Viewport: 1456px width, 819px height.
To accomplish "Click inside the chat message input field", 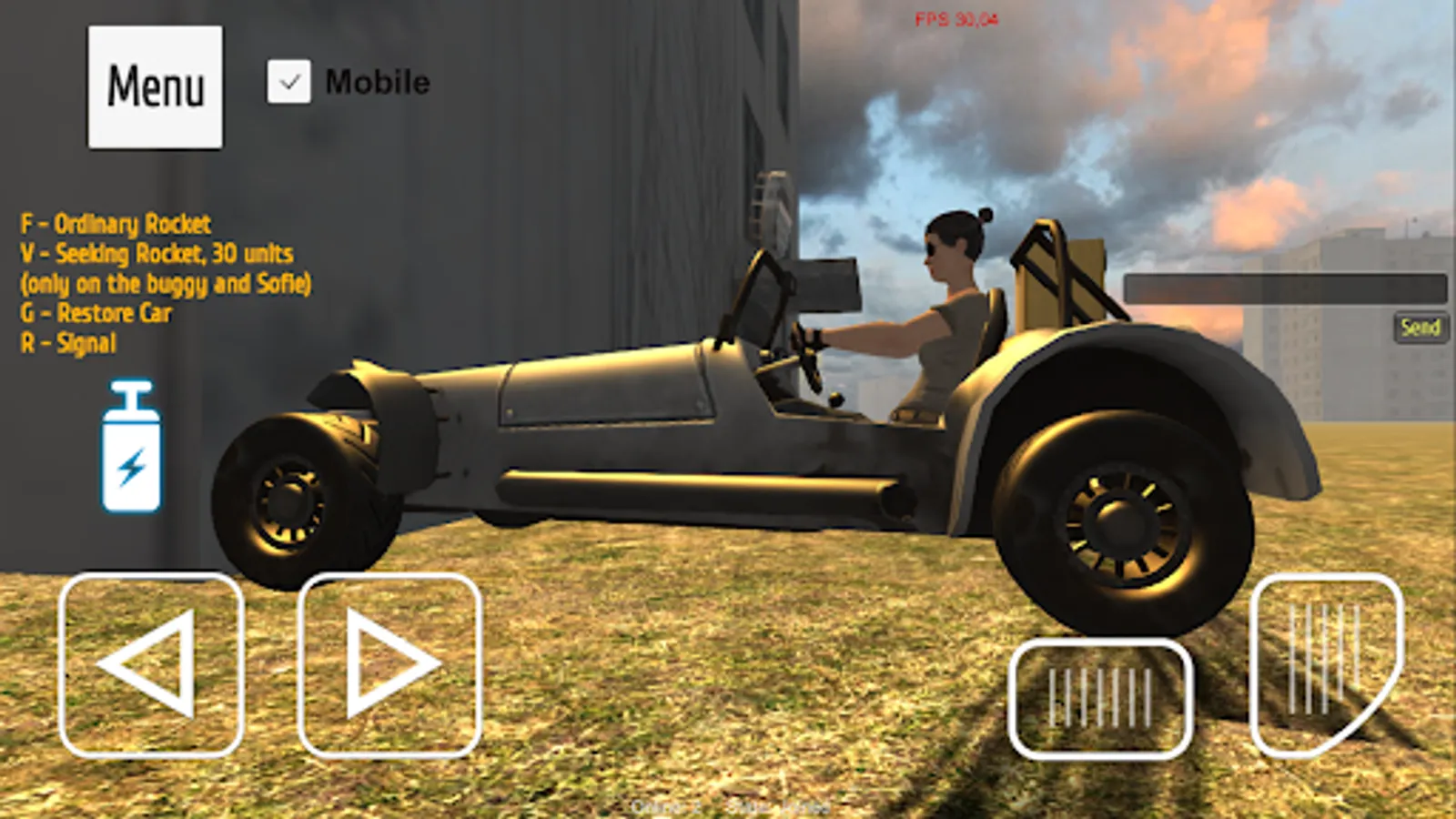I will [1284, 287].
